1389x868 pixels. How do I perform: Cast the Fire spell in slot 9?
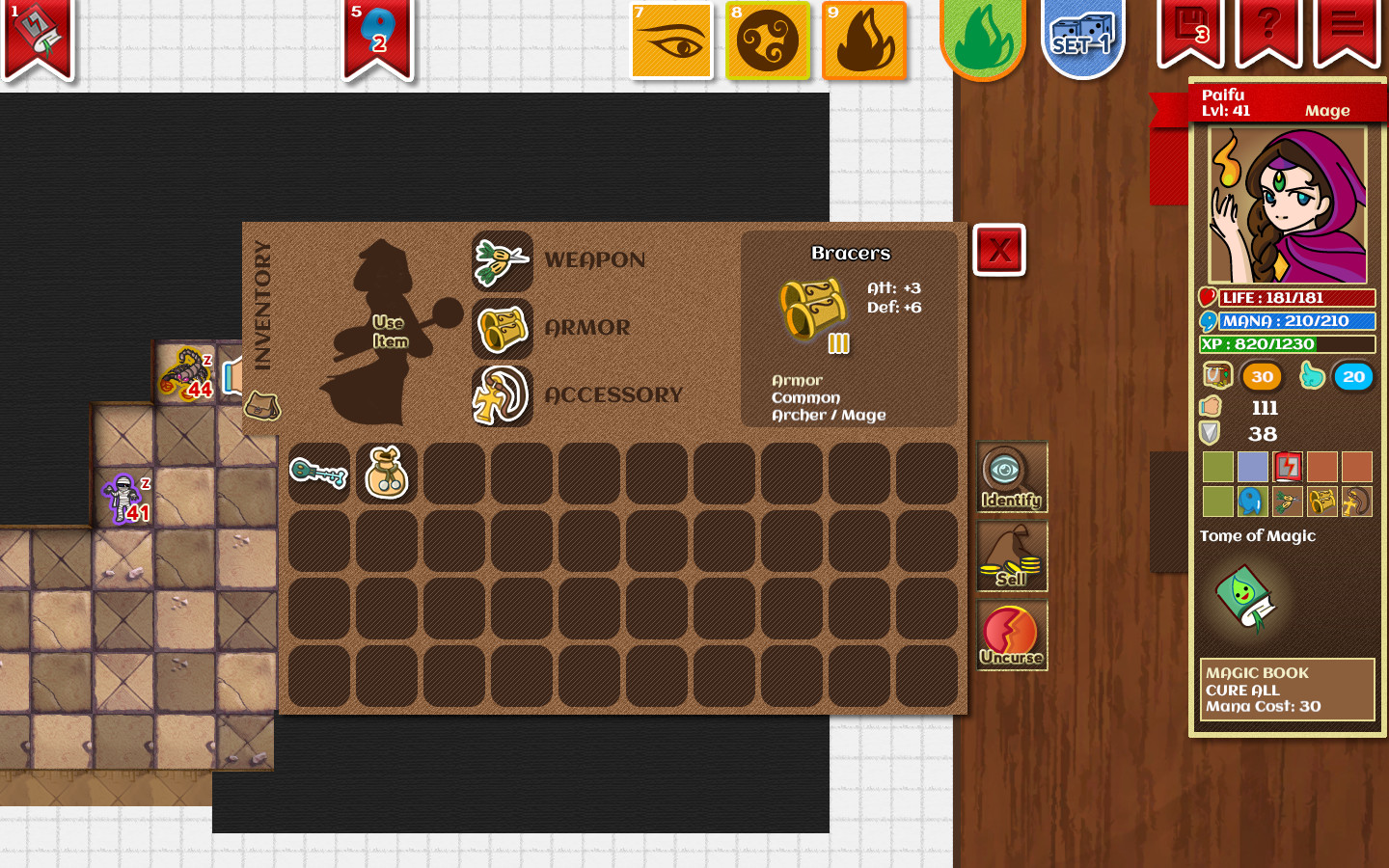click(864, 42)
